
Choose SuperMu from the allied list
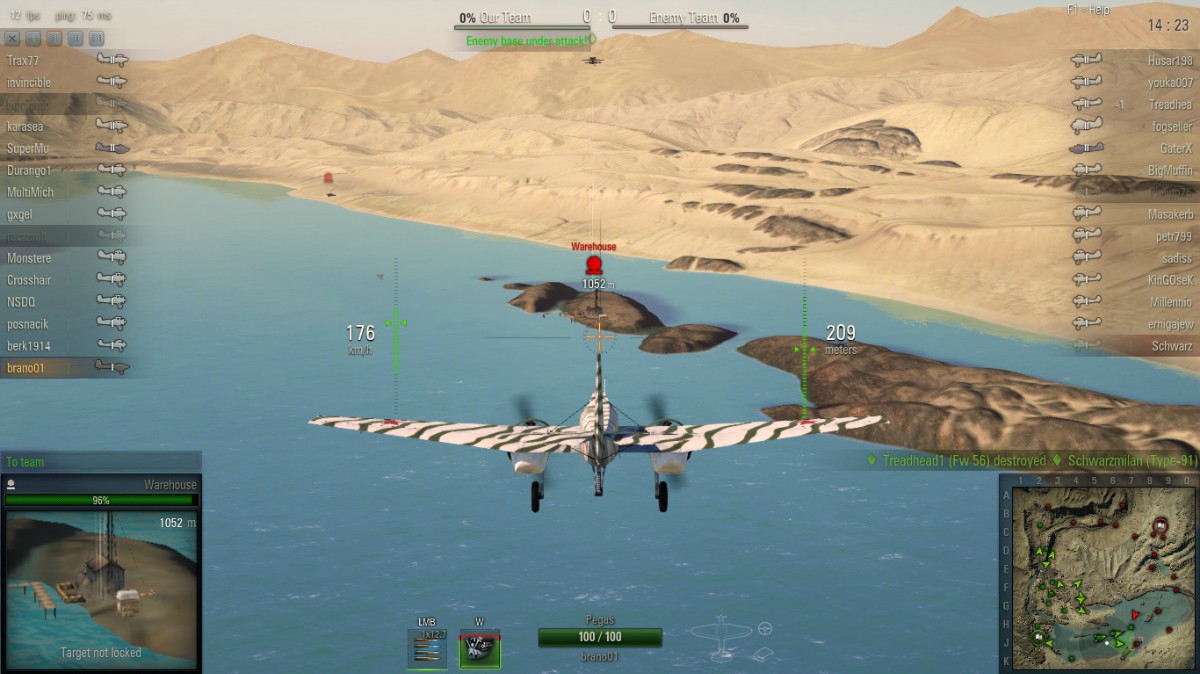tap(28, 149)
